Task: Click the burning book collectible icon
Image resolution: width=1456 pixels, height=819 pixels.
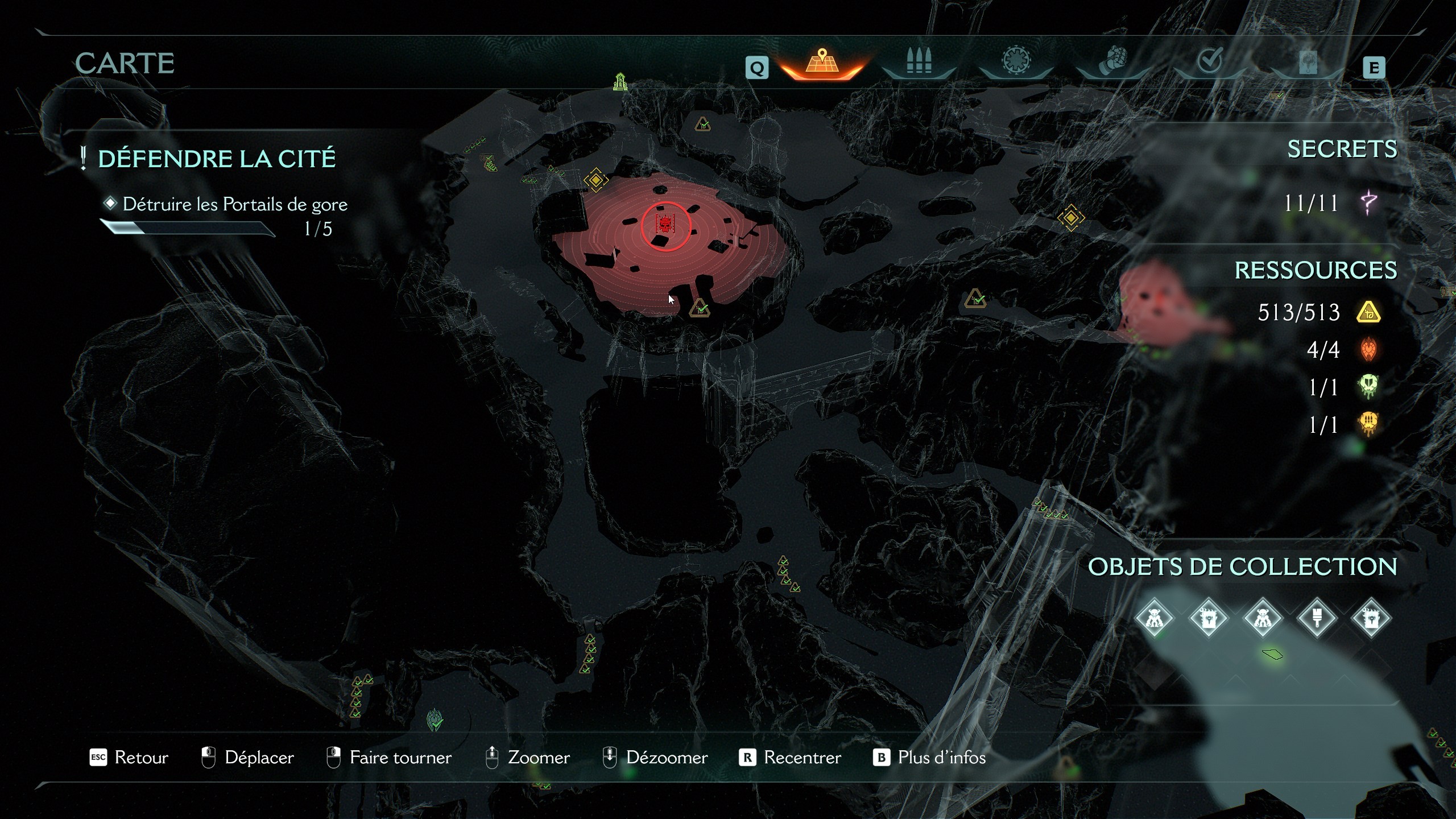Action: (x=1209, y=618)
